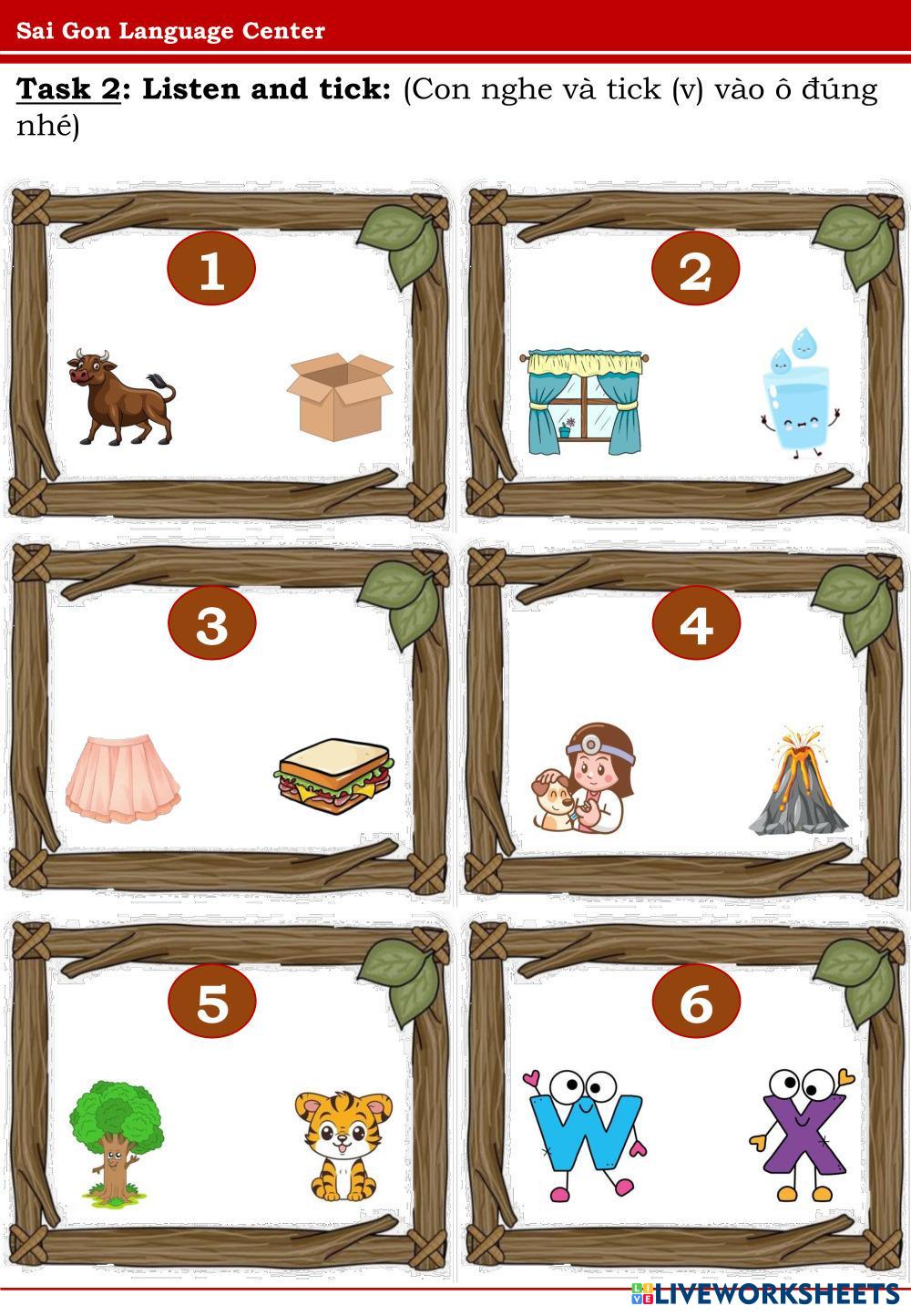Viewport: 911px width, 1316px height.
Task: Select the purple letter X character
Action: pyautogui.click(x=802, y=1133)
